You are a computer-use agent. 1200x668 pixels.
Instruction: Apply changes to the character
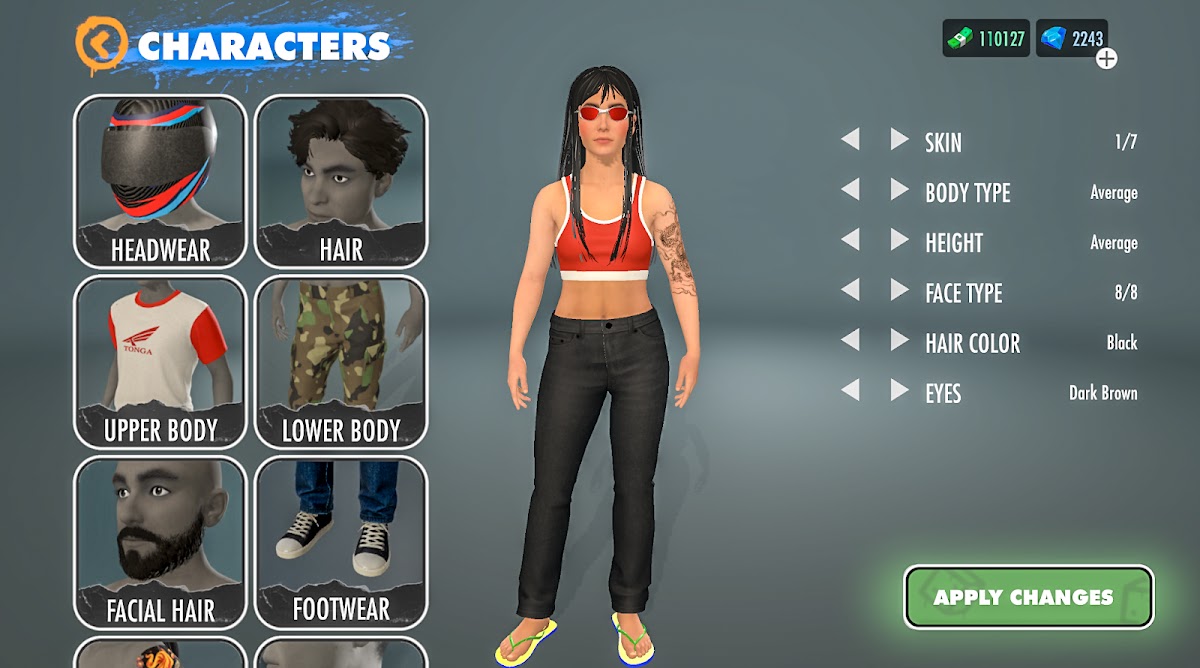click(1028, 597)
